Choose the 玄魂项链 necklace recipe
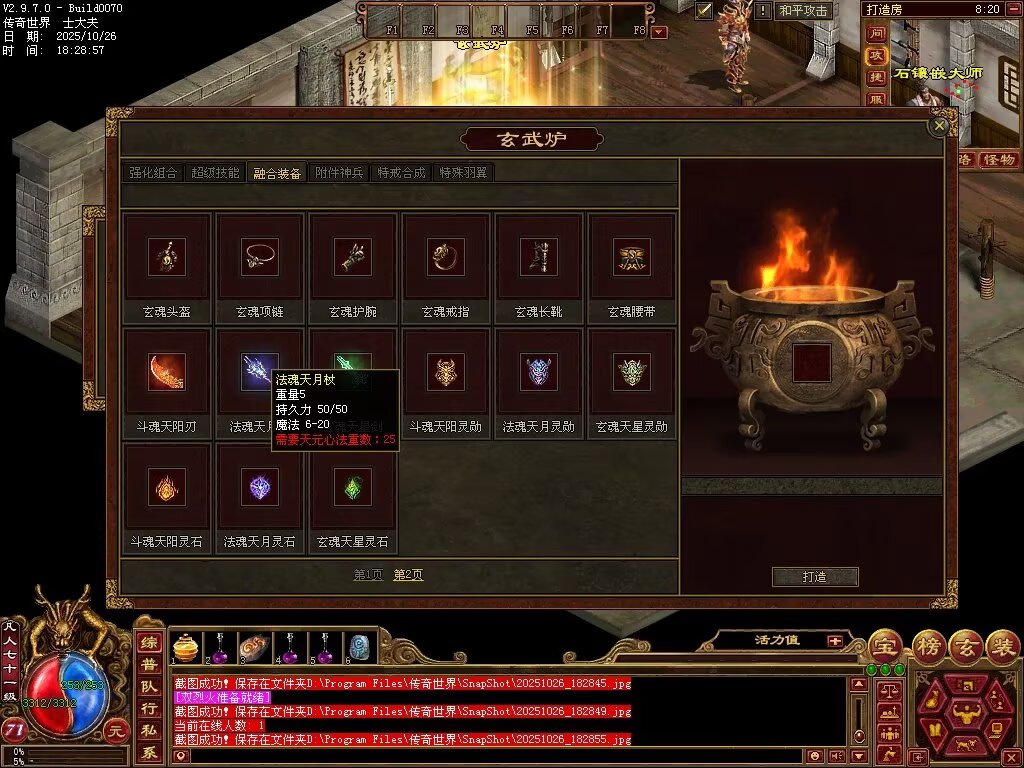This screenshot has width=1024, height=768. pos(260,257)
